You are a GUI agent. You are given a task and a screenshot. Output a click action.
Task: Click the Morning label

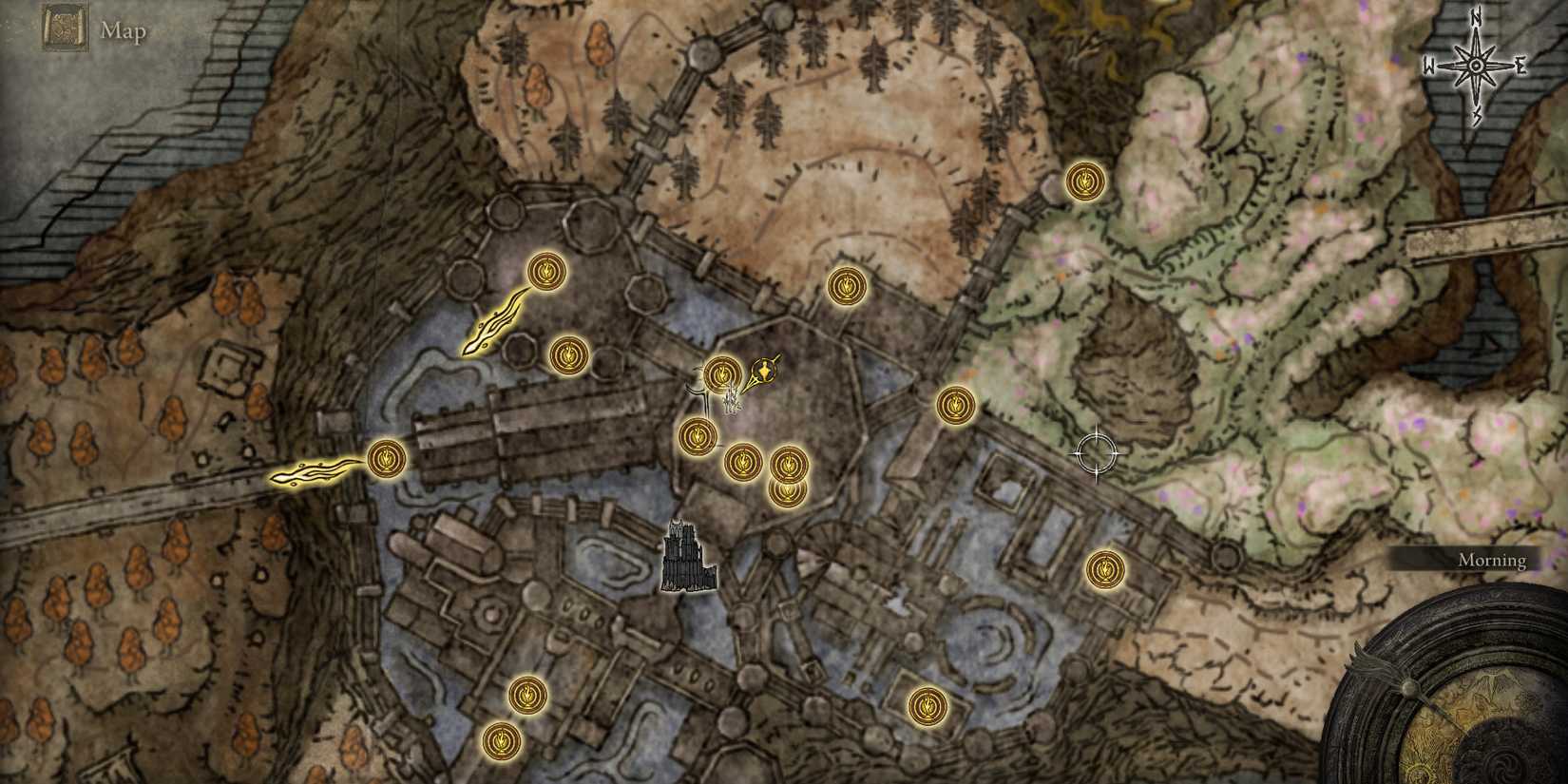(x=1492, y=561)
